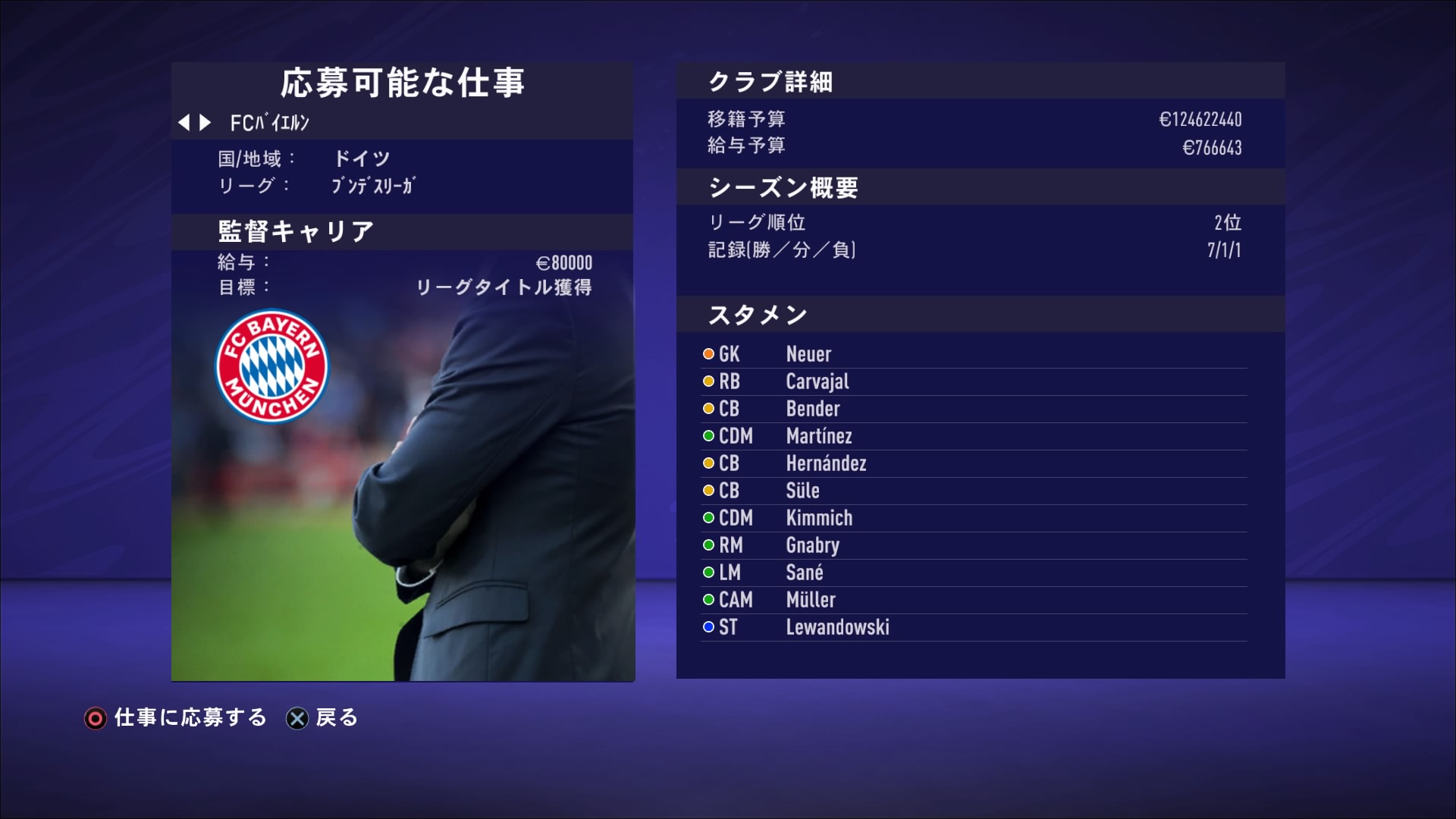Click the blue fitness dot beside Lewandowski
The height and width of the screenshot is (819, 1456).
[707, 627]
